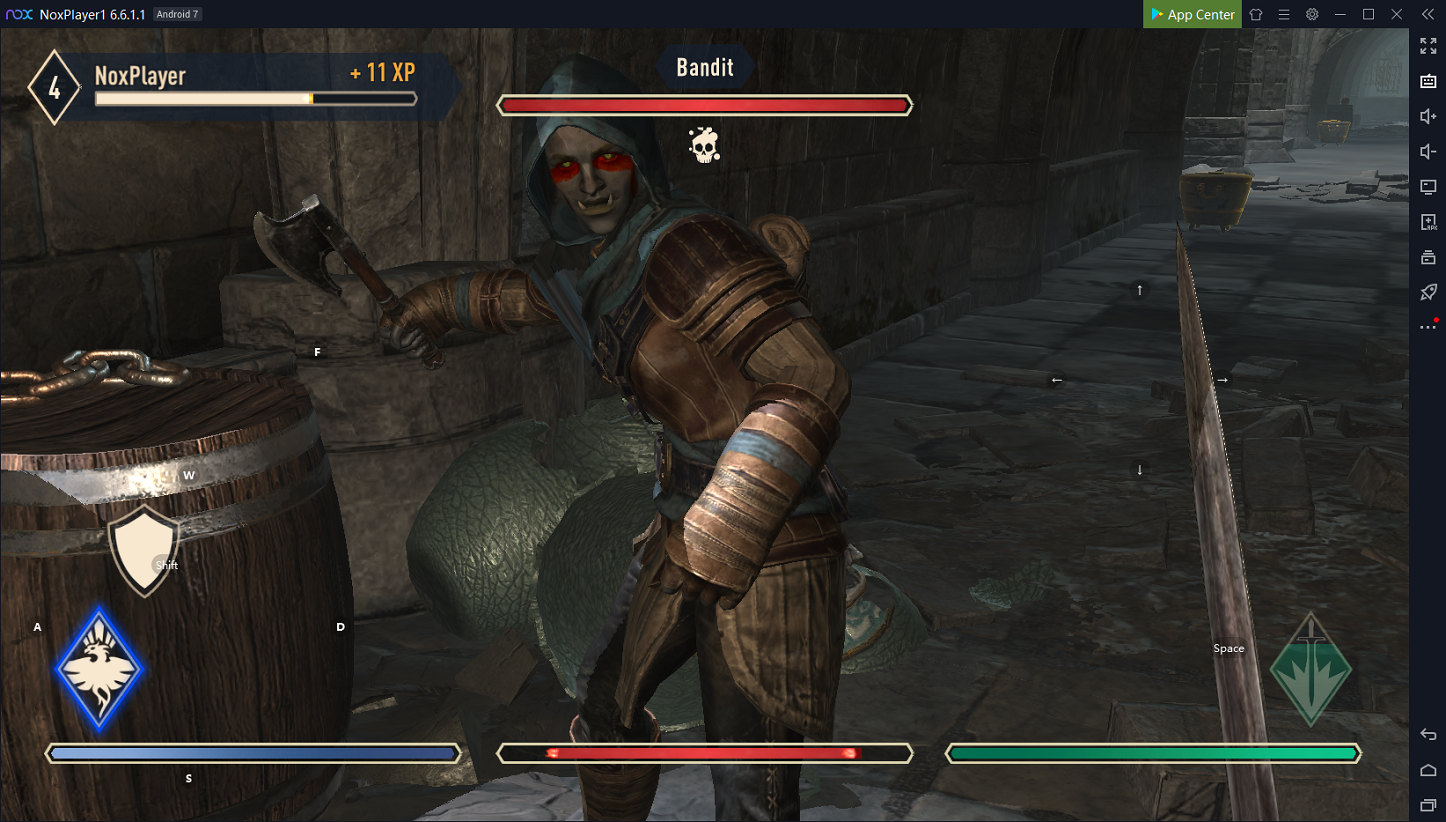
Task: Open keyboard control mapping tool
Action: tap(1428, 81)
